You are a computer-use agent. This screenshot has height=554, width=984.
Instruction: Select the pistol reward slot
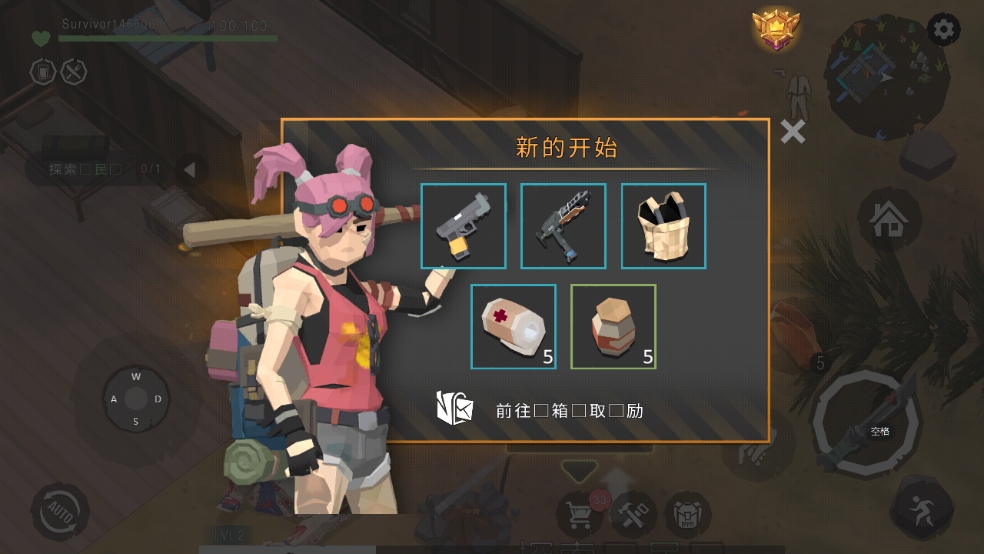pos(463,226)
